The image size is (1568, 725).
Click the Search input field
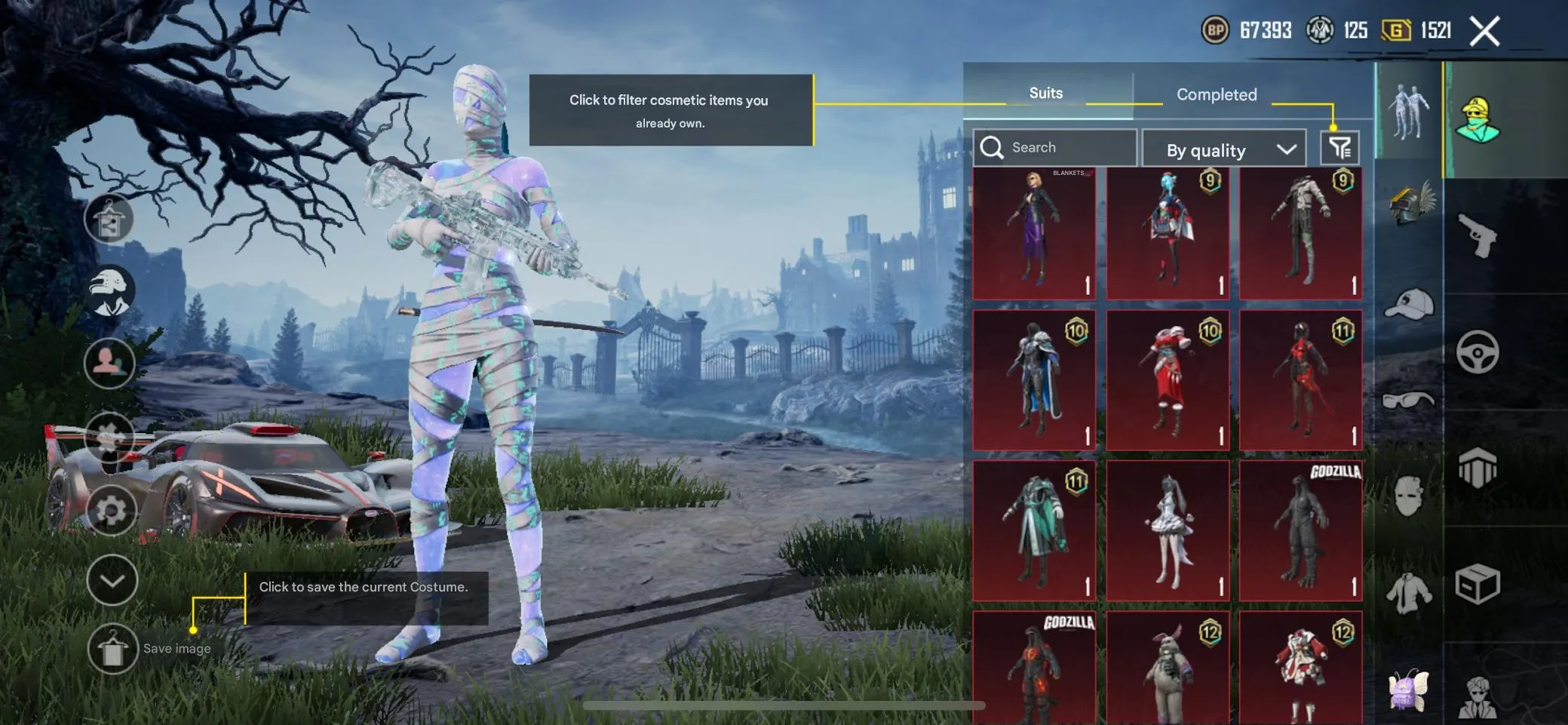pos(1056,147)
